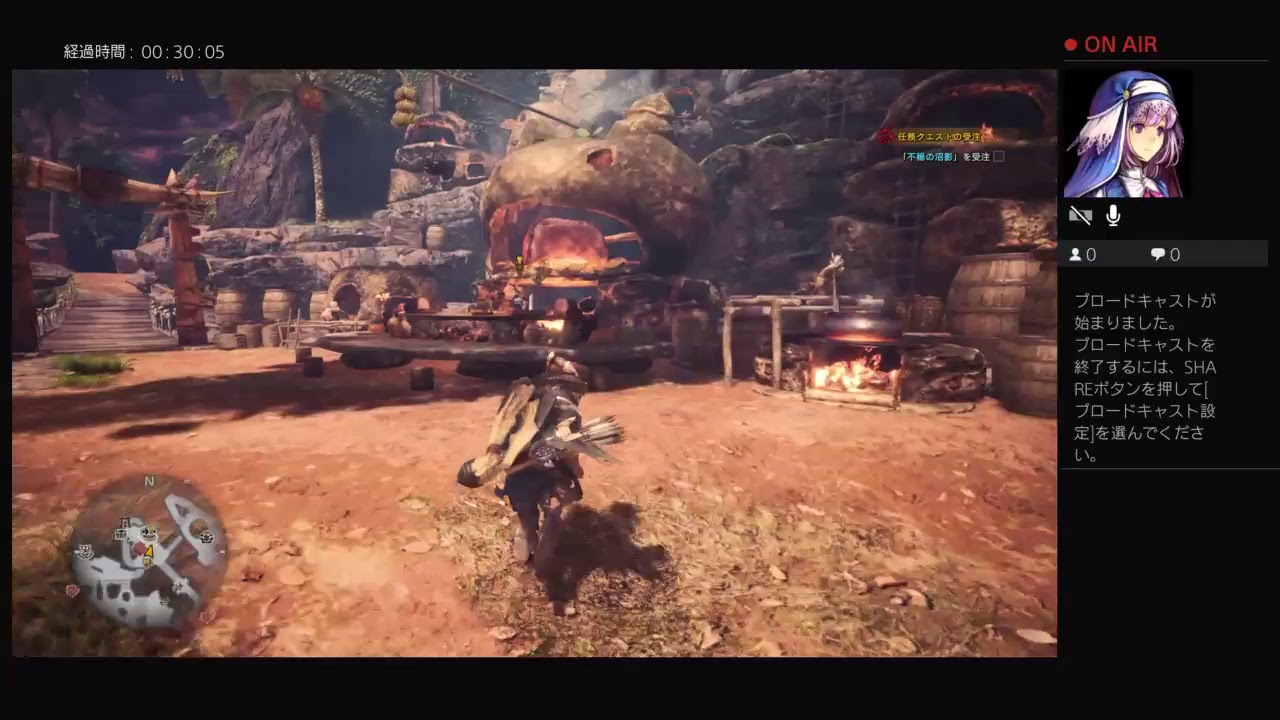Screen dimensions: 1280x720
Task: Click the comment speech bubble icon
Action: [1157, 254]
